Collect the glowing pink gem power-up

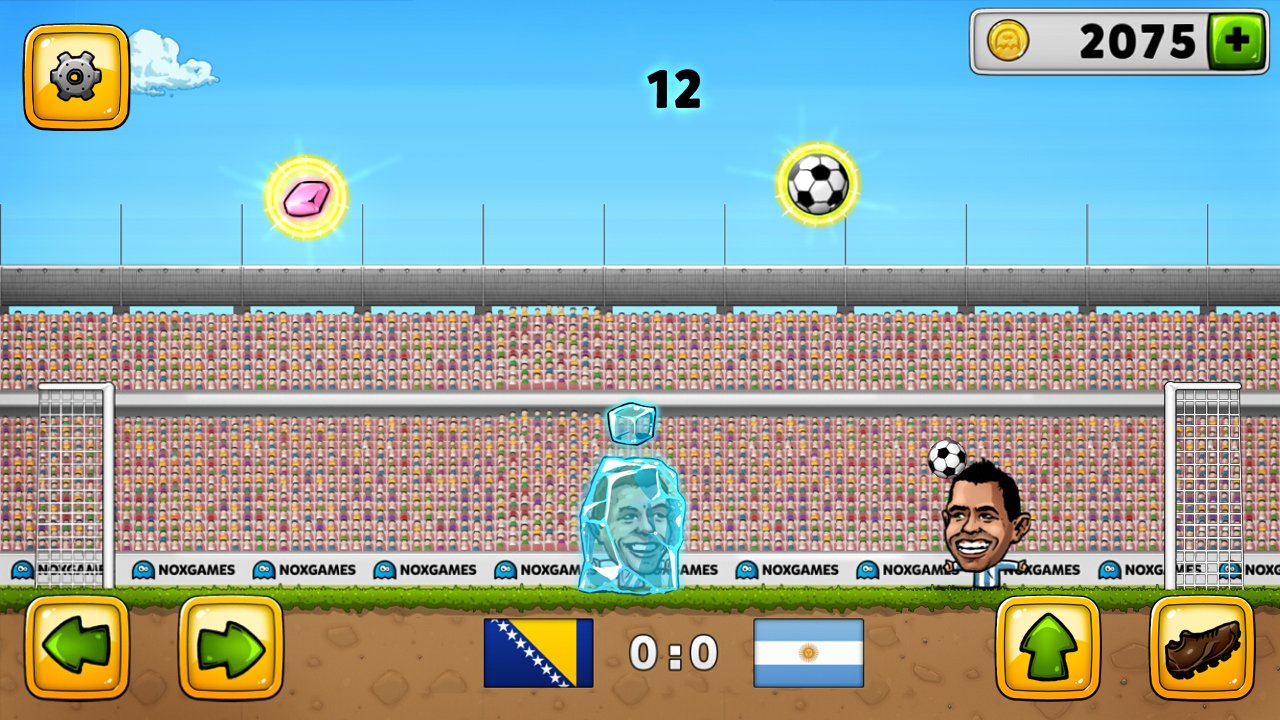[x=308, y=197]
